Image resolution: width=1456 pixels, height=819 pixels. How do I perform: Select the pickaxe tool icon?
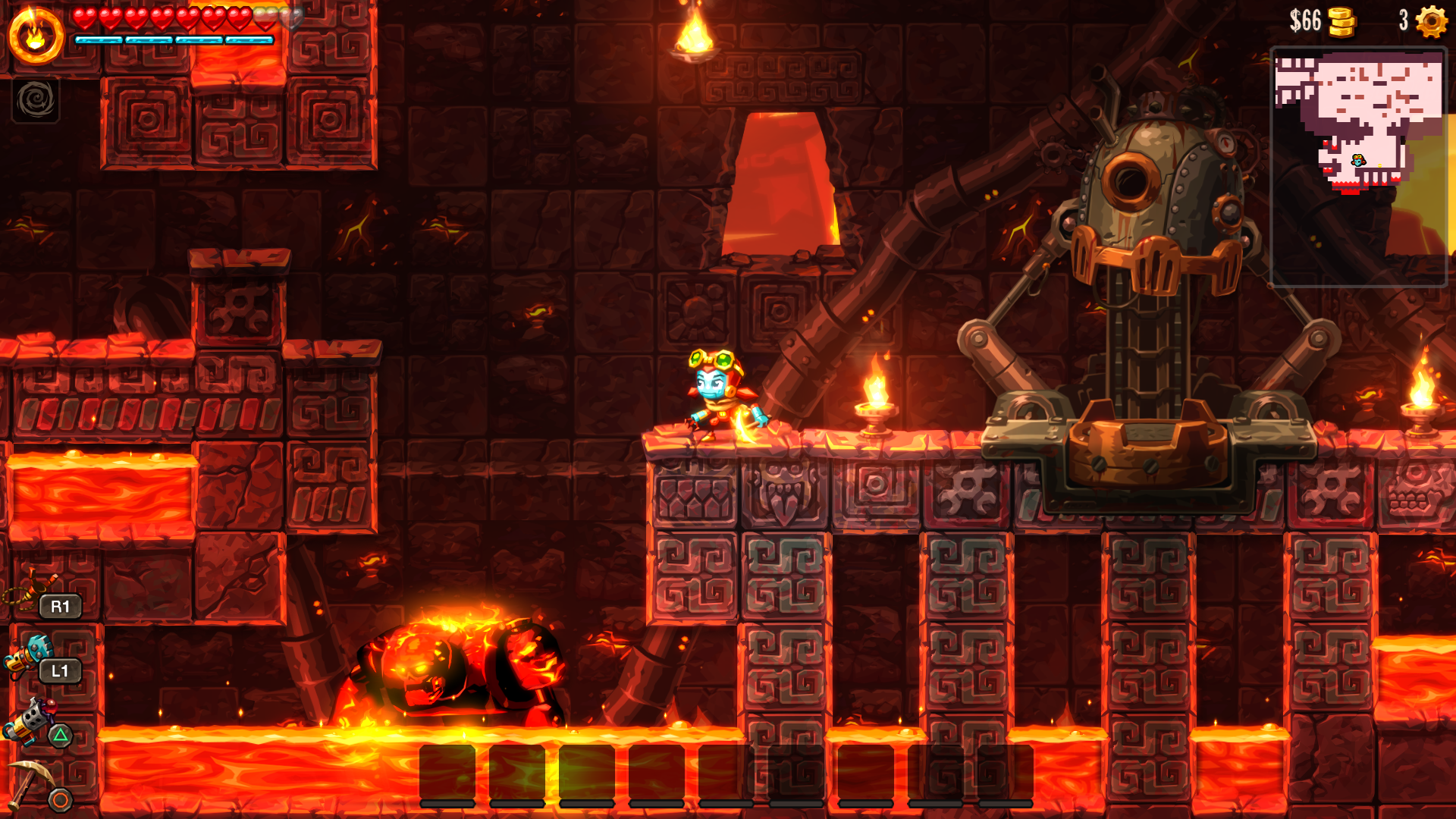click(x=30, y=781)
